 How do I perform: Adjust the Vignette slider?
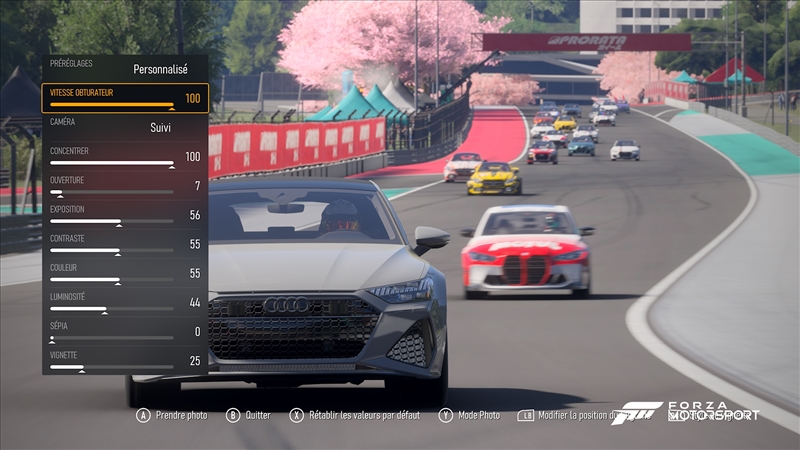pyautogui.click(x=112, y=367)
